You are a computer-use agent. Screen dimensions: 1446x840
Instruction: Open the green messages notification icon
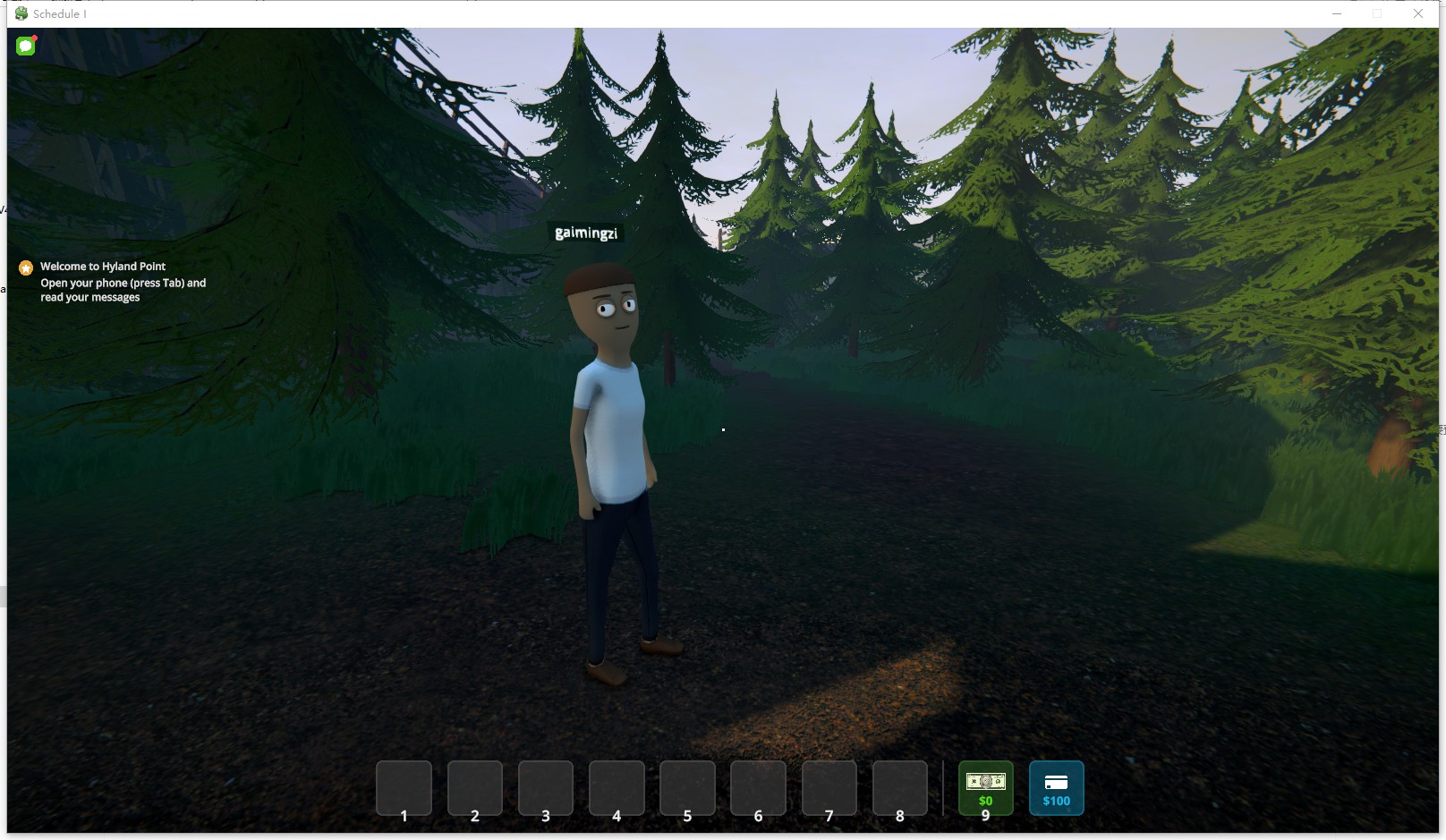point(26,46)
